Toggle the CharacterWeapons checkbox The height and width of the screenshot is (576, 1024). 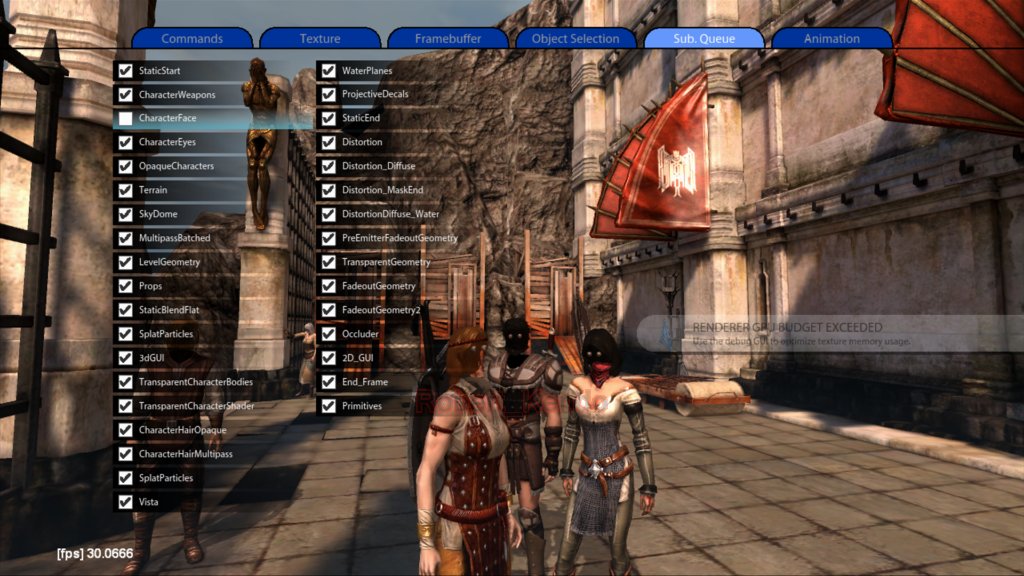point(125,95)
